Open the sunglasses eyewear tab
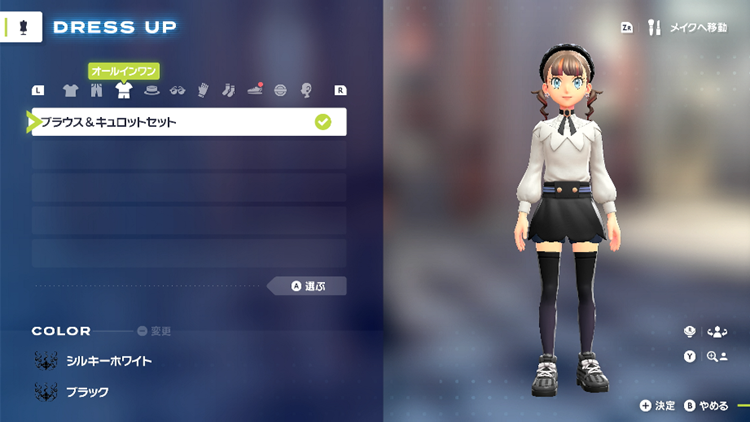This screenshot has height=422, width=750. tap(178, 91)
